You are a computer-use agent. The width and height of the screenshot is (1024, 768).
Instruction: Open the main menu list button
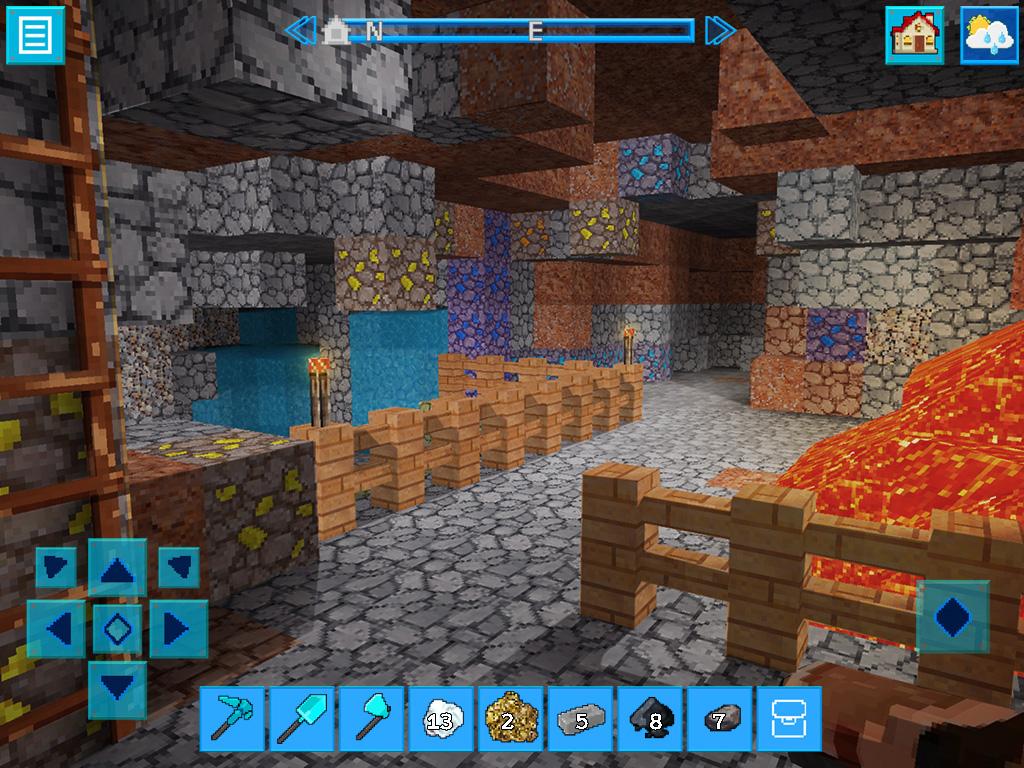tap(35, 35)
